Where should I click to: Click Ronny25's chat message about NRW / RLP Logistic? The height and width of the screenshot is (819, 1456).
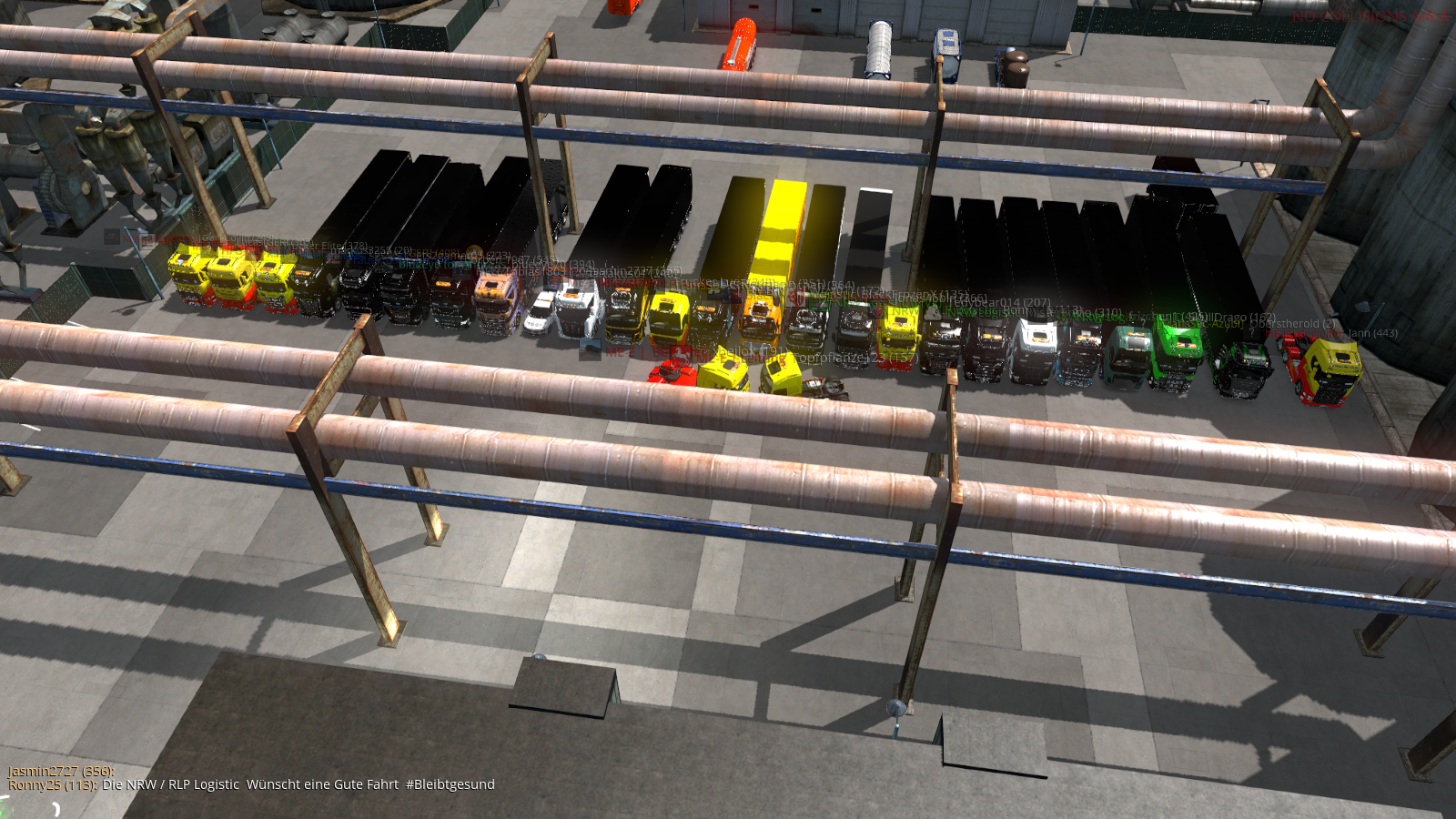coord(298,784)
